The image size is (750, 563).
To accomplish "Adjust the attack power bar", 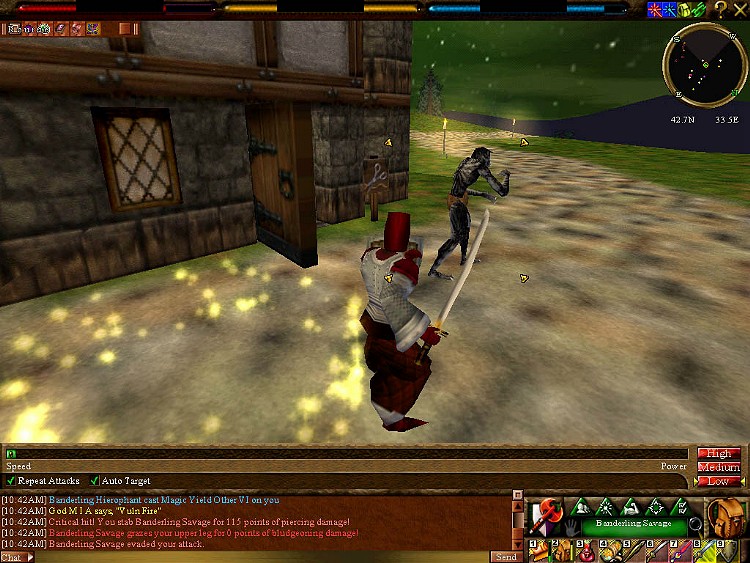I will 348,454.
